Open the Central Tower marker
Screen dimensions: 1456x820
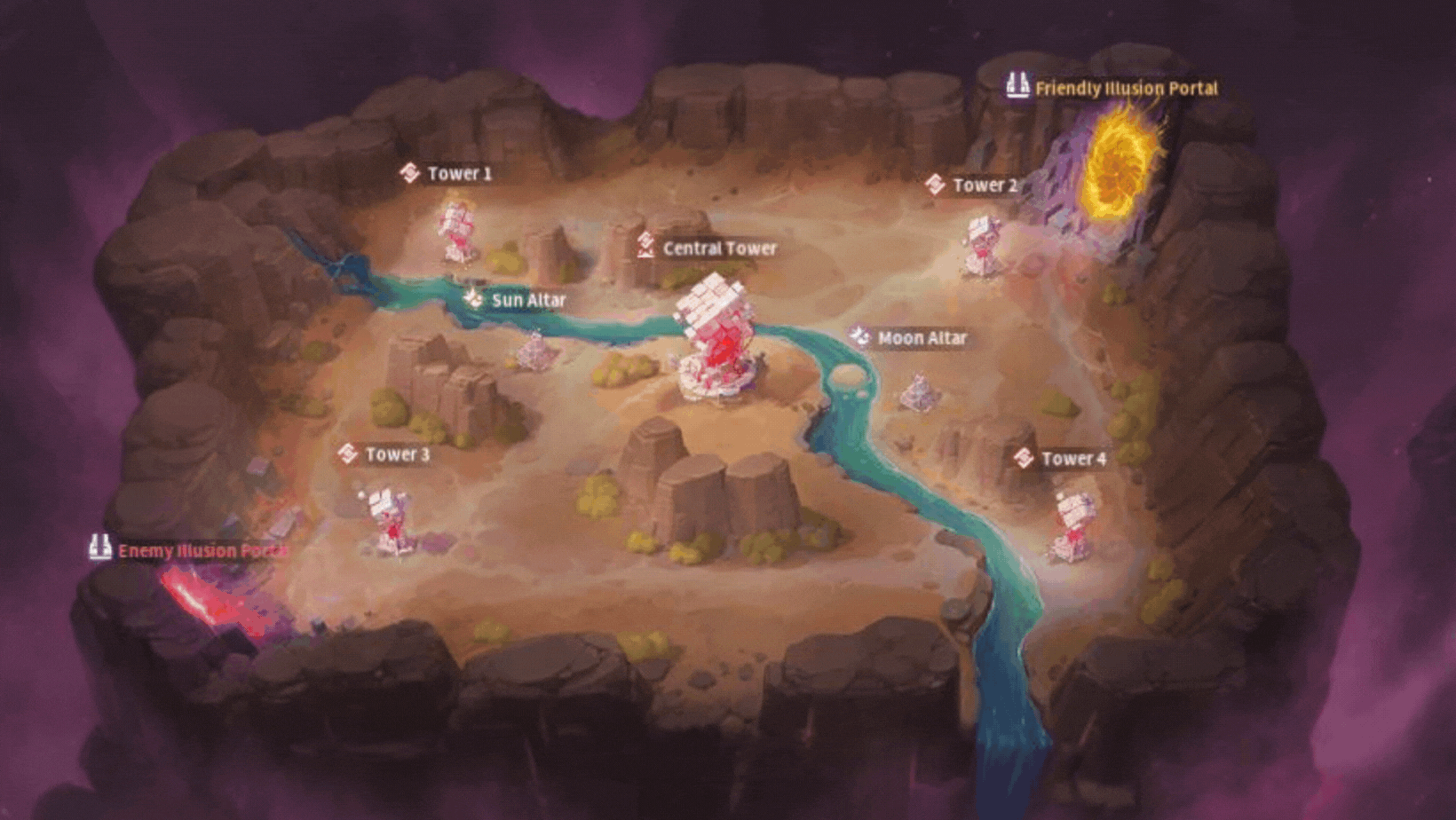tap(707, 248)
